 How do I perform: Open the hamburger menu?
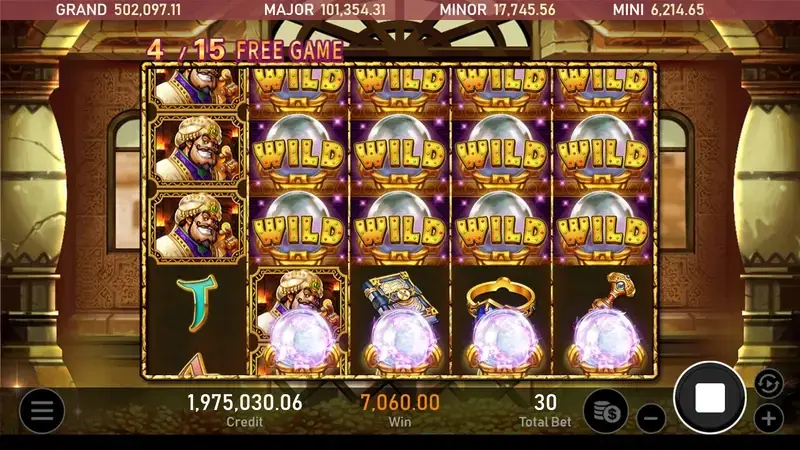pyautogui.click(x=41, y=410)
